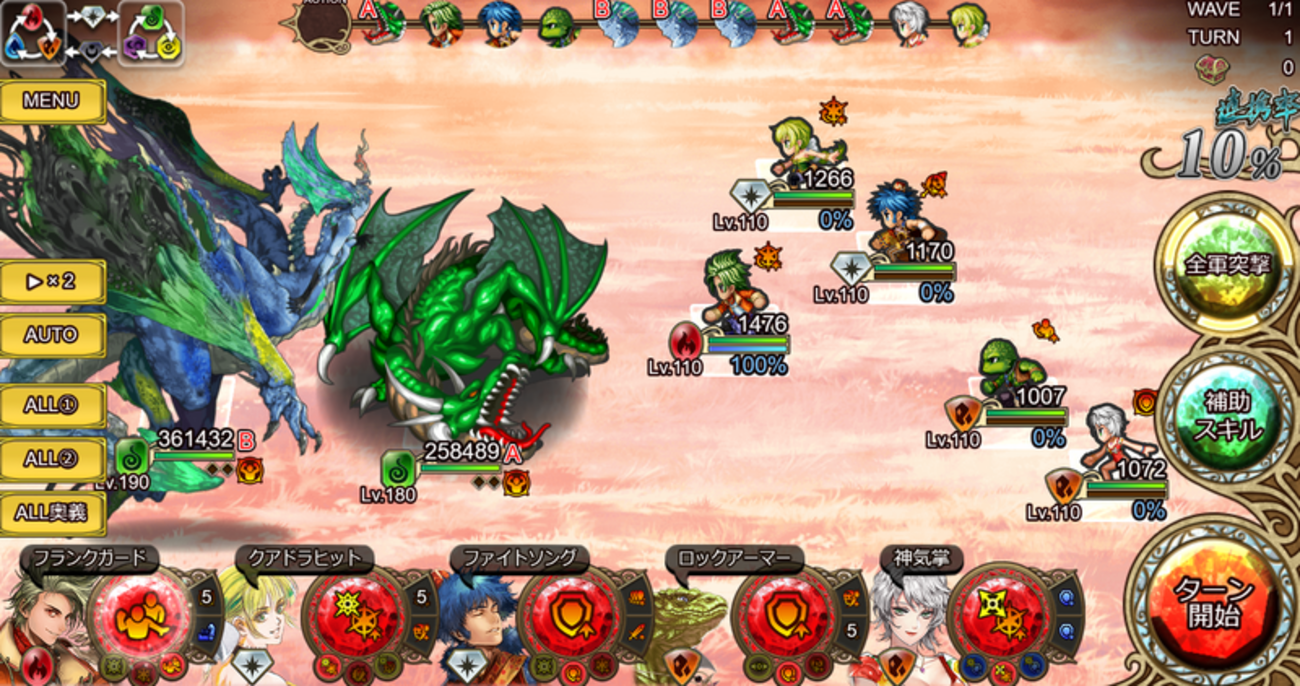The width and height of the screenshot is (1300, 686).
Task: Toggle the ×2 battle speed button
Action: tap(52, 282)
